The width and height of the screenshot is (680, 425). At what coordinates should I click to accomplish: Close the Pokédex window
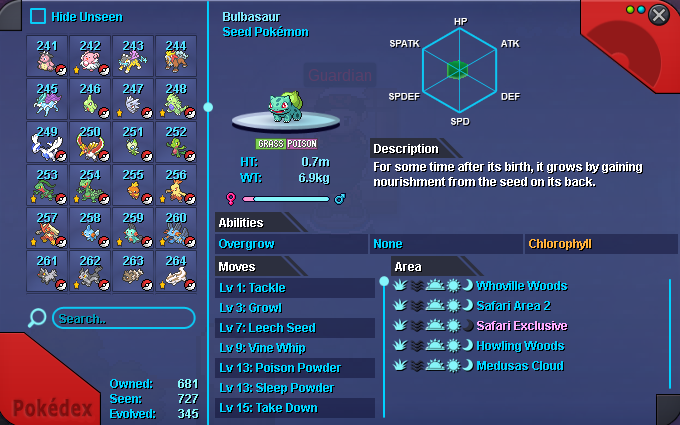[658, 15]
